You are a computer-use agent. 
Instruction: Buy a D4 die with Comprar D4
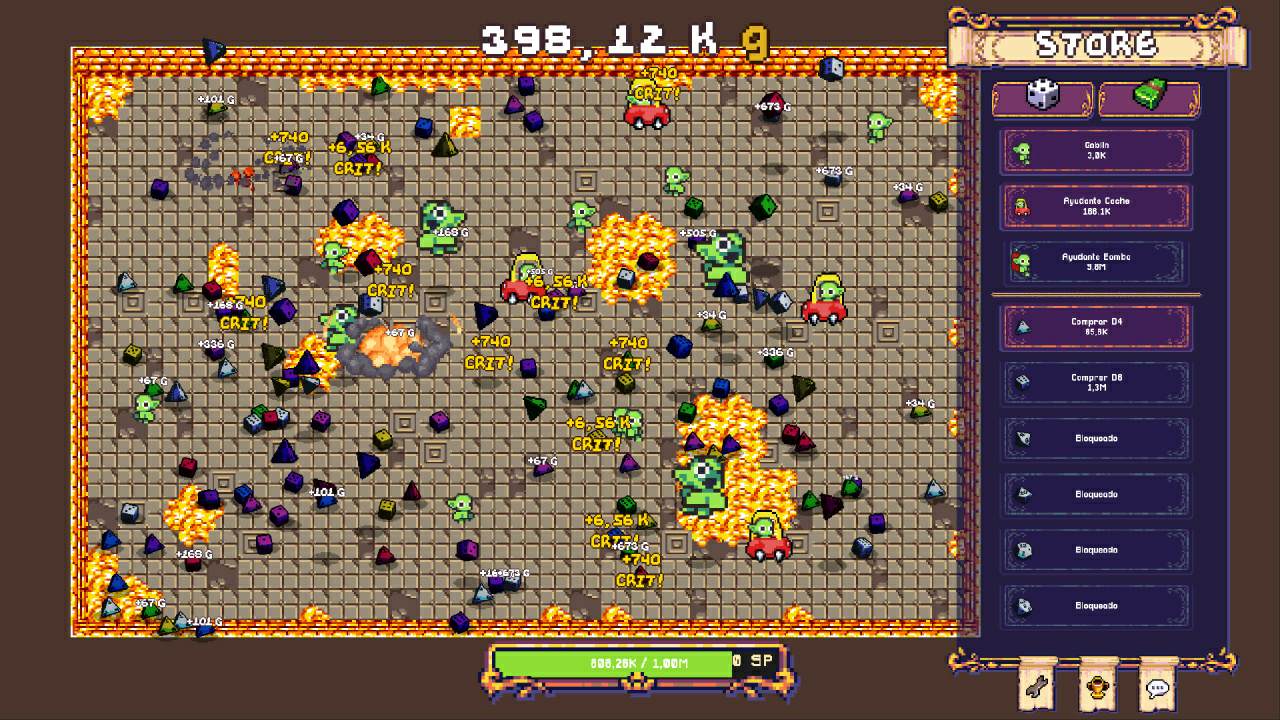[1096, 327]
